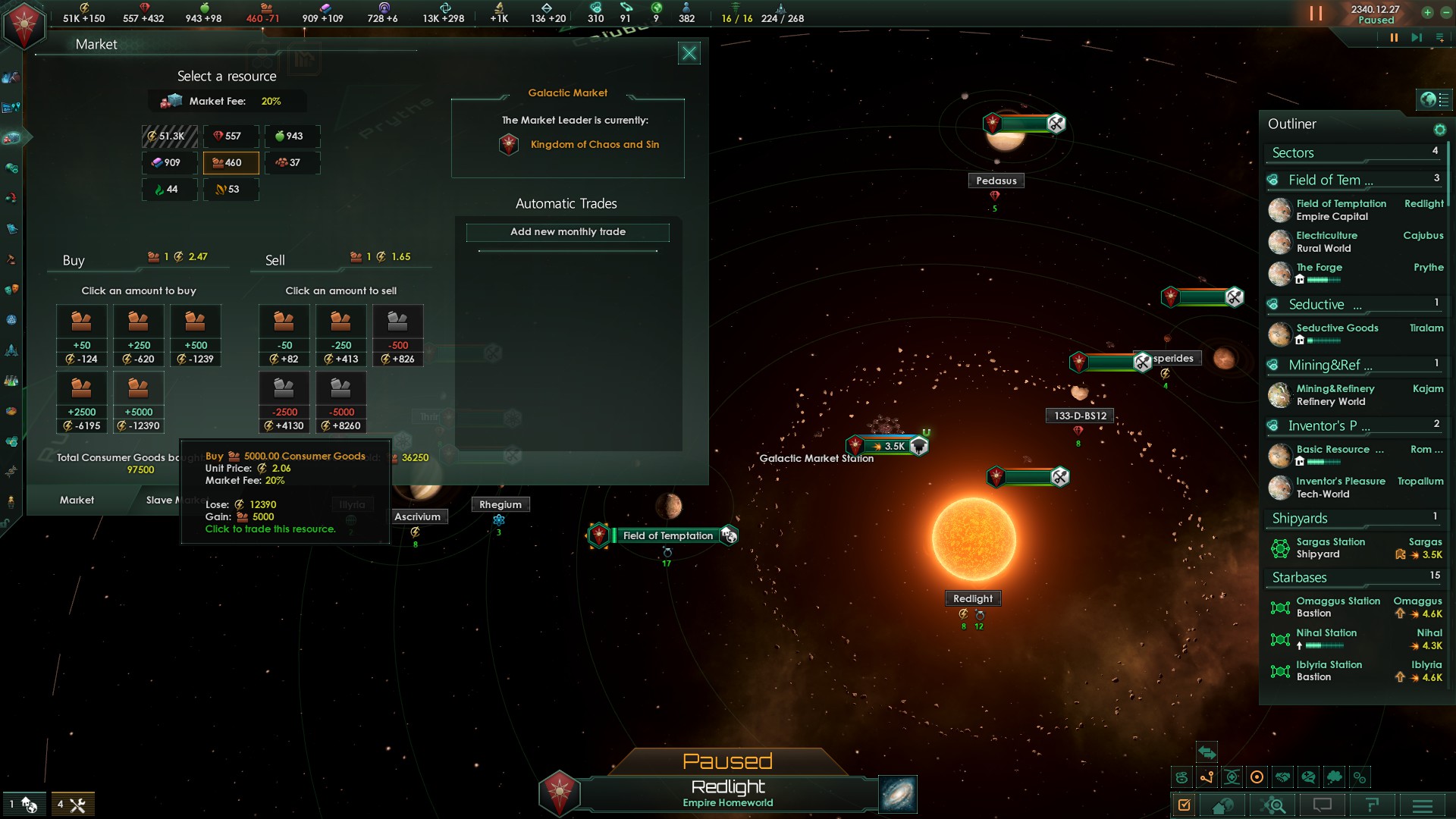
Task: Open the Outliner settings gear
Action: click(x=1439, y=130)
